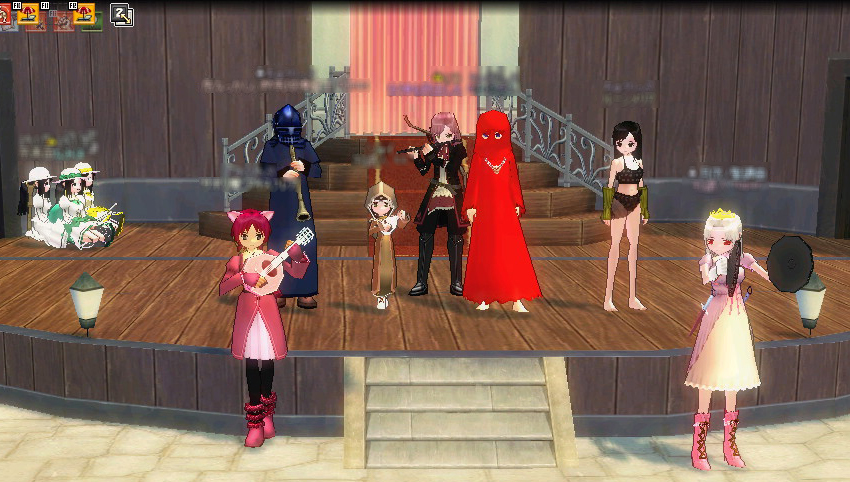Viewport: 850px width, 482px height.
Task: Select the umbrella skill icon beside the swap button
Action: click(86, 14)
